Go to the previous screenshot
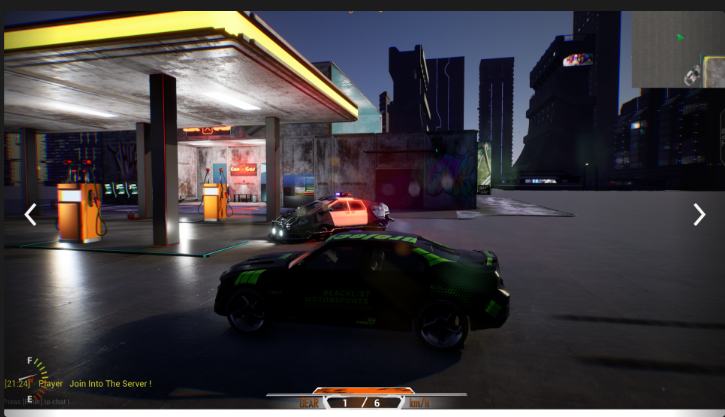 (x=31, y=214)
